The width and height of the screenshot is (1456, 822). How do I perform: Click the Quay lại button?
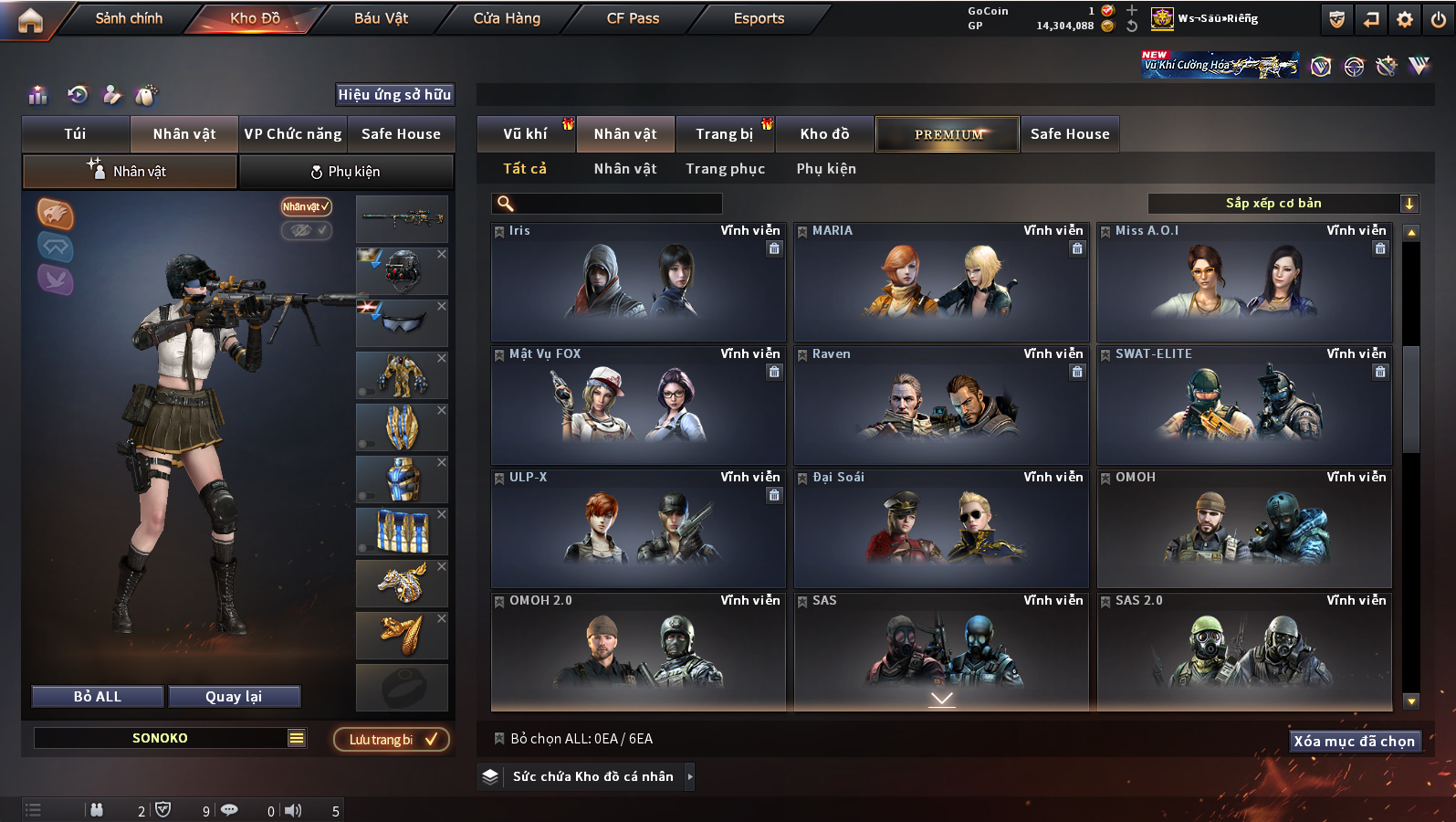click(234, 697)
